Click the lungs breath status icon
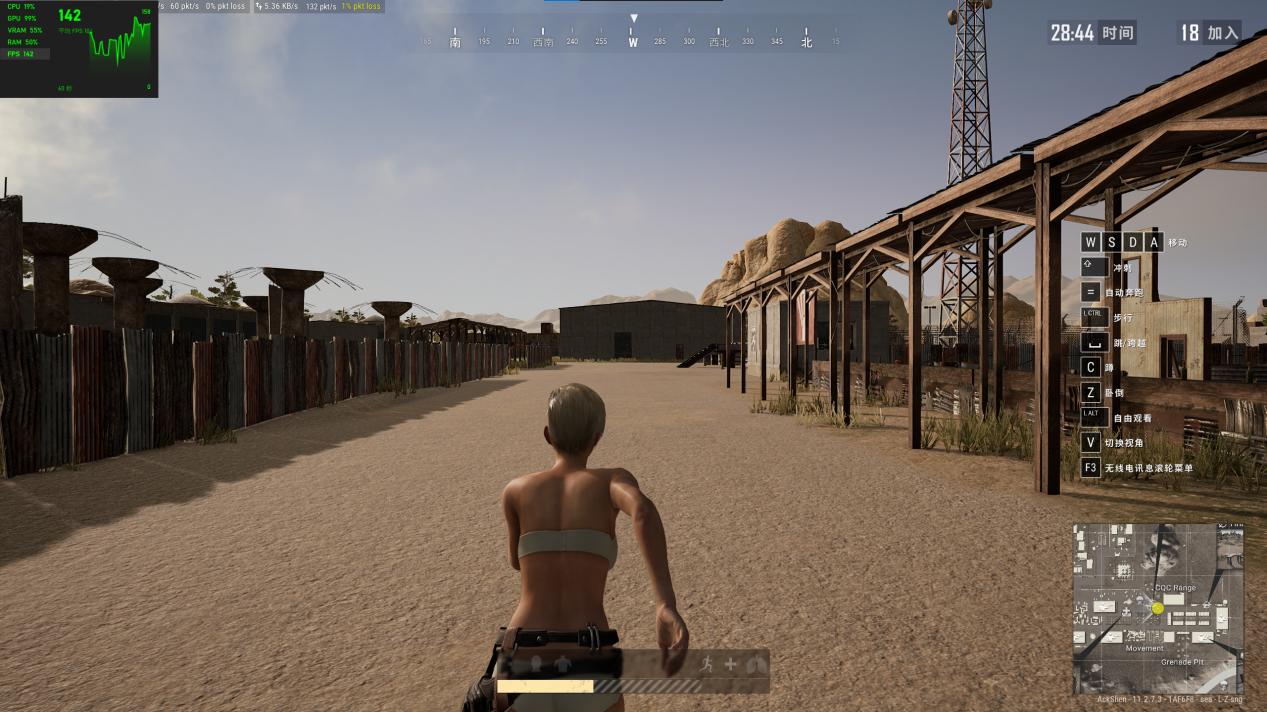The height and width of the screenshot is (712, 1267). (x=755, y=664)
